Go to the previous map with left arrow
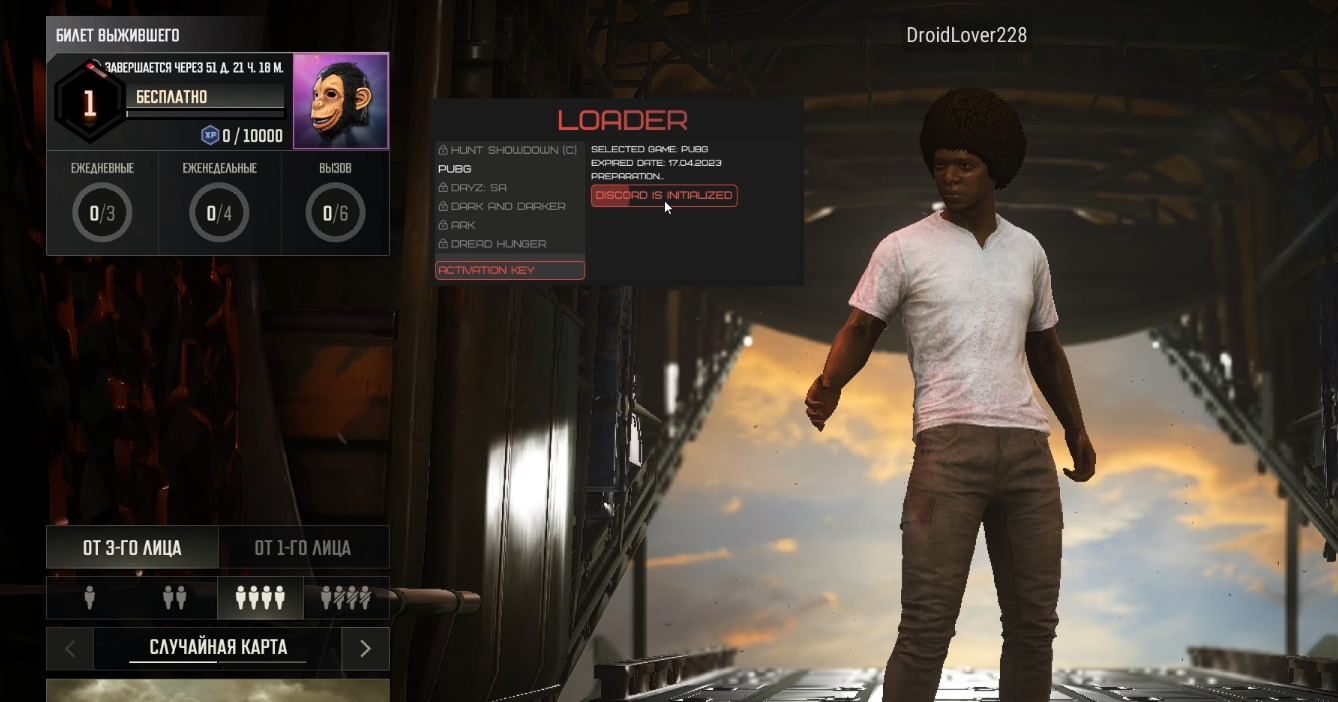Screen dimensions: 1338x702 (x=70, y=649)
